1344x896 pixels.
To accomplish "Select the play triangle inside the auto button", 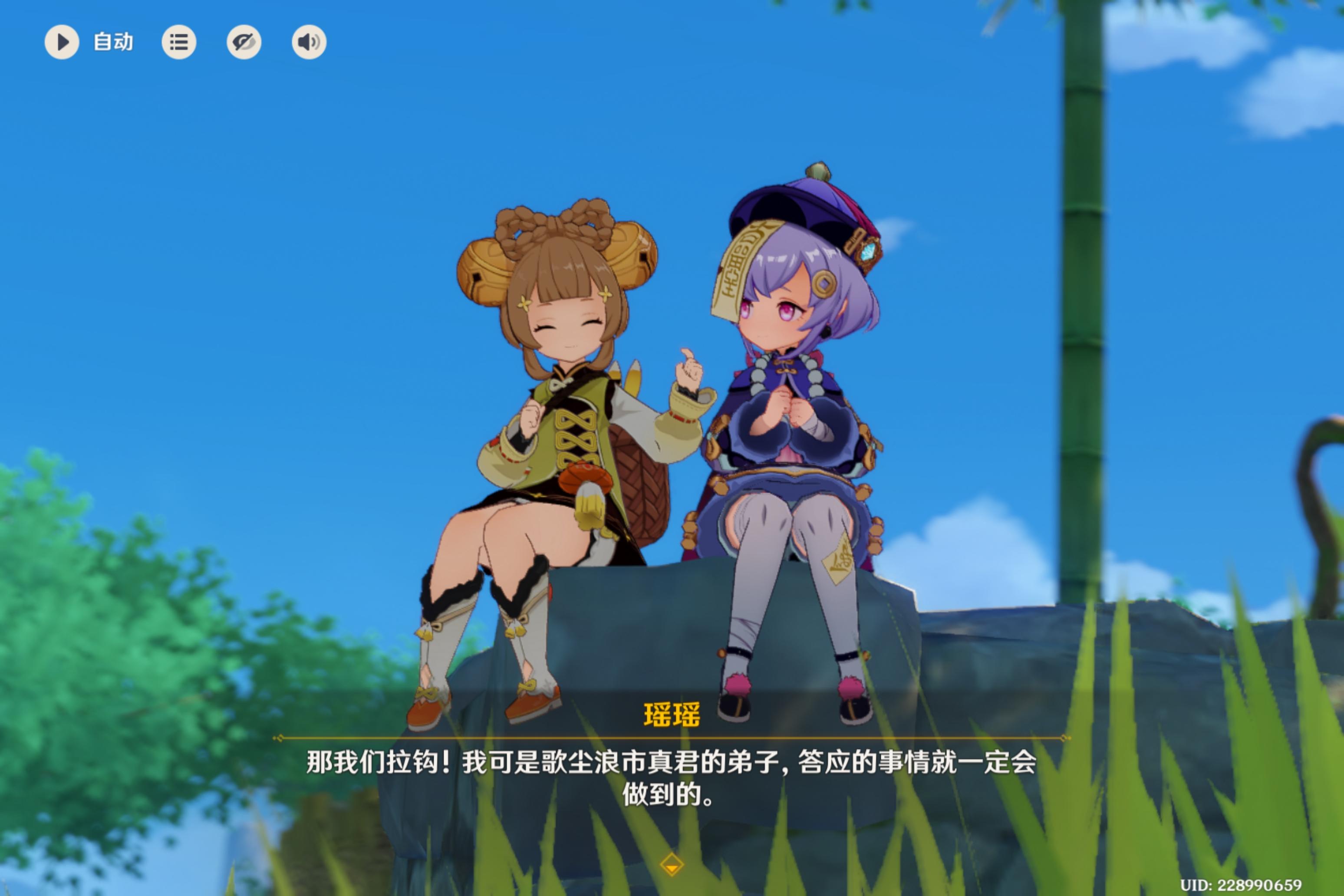I will click(x=63, y=42).
